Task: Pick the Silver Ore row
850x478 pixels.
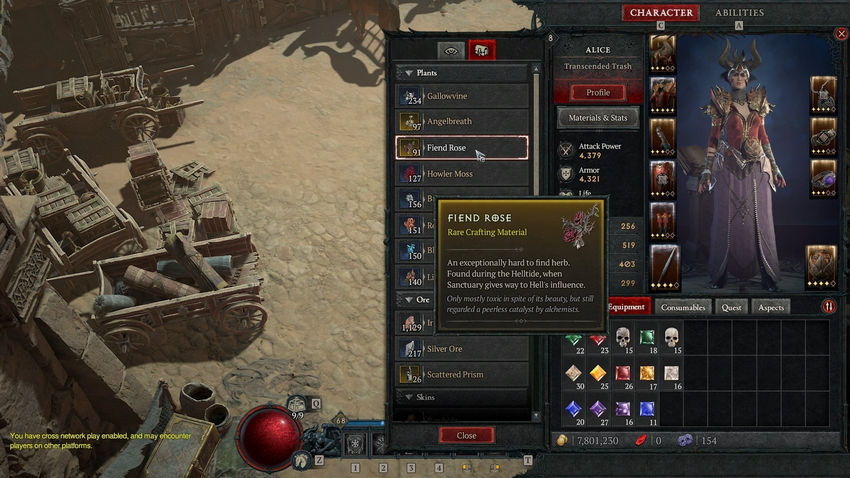Action: point(462,348)
